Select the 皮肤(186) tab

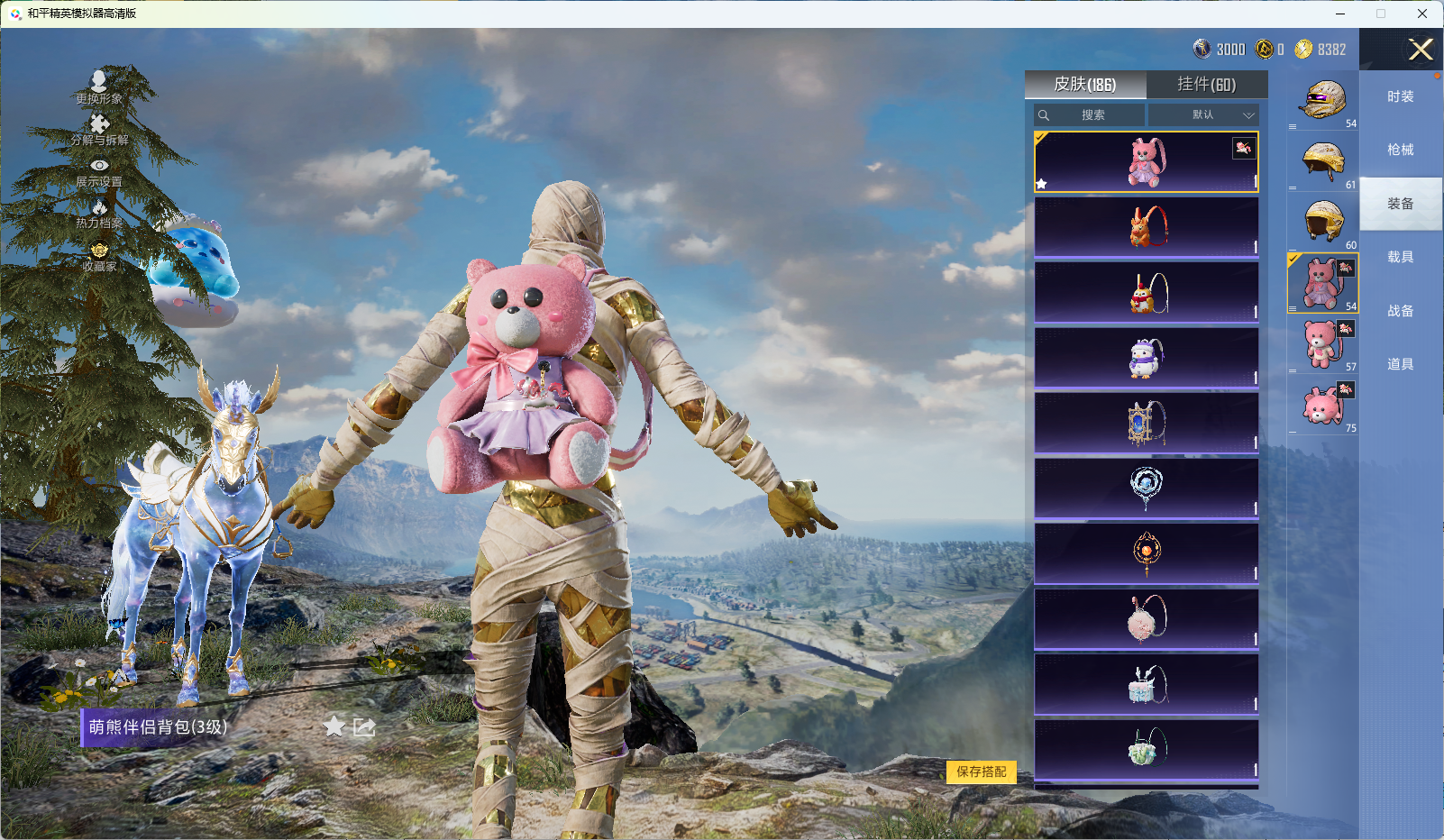1085,85
